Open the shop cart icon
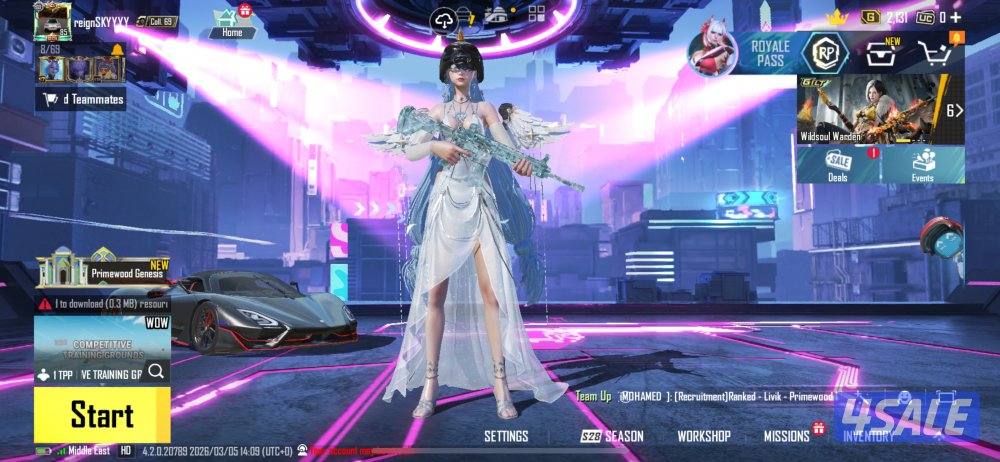 934,54
